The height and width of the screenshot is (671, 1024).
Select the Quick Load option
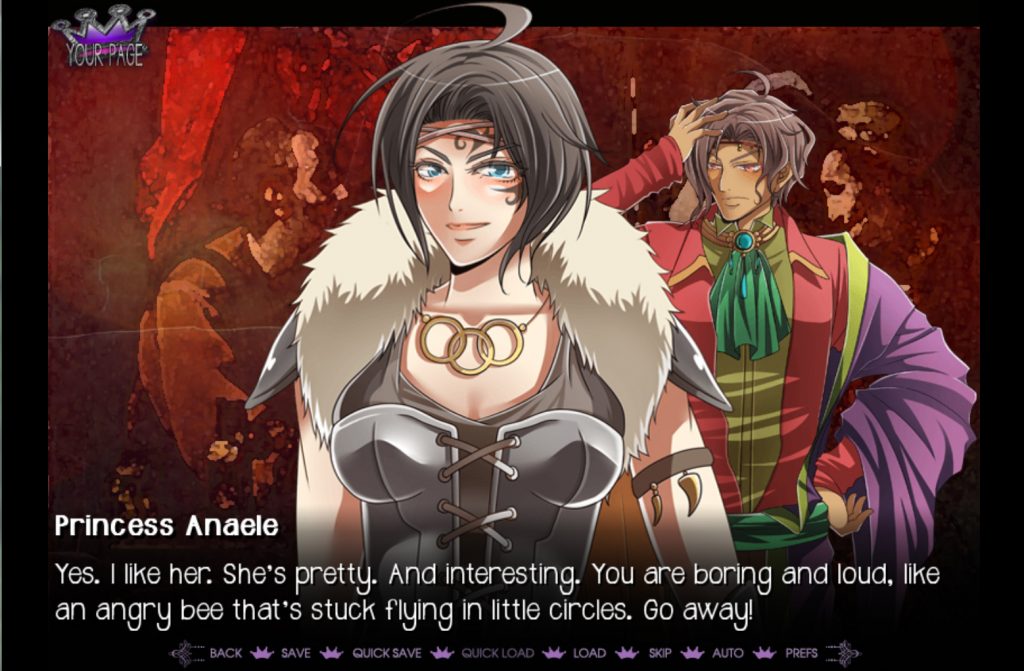tap(497, 653)
